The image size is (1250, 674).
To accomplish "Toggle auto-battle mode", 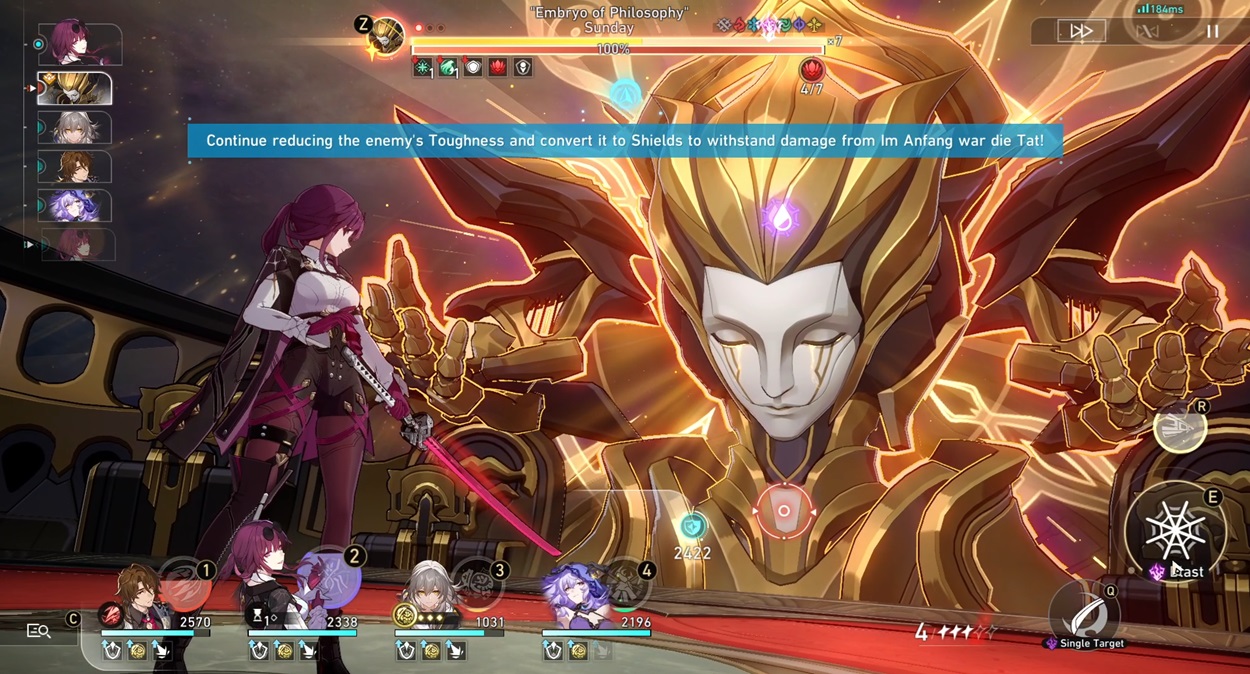I will [1147, 32].
